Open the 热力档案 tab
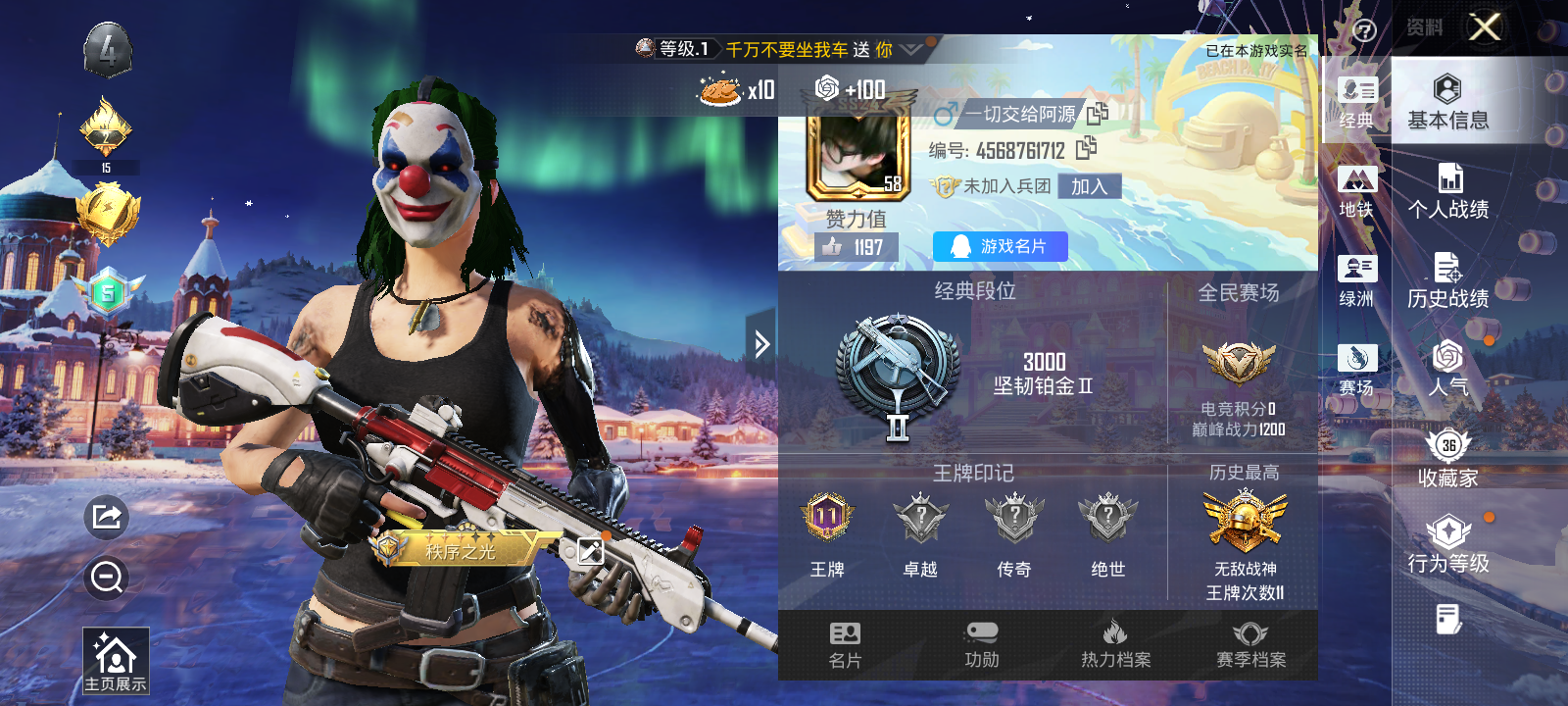The width and height of the screenshot is (1568, 706). (1115, 645)
